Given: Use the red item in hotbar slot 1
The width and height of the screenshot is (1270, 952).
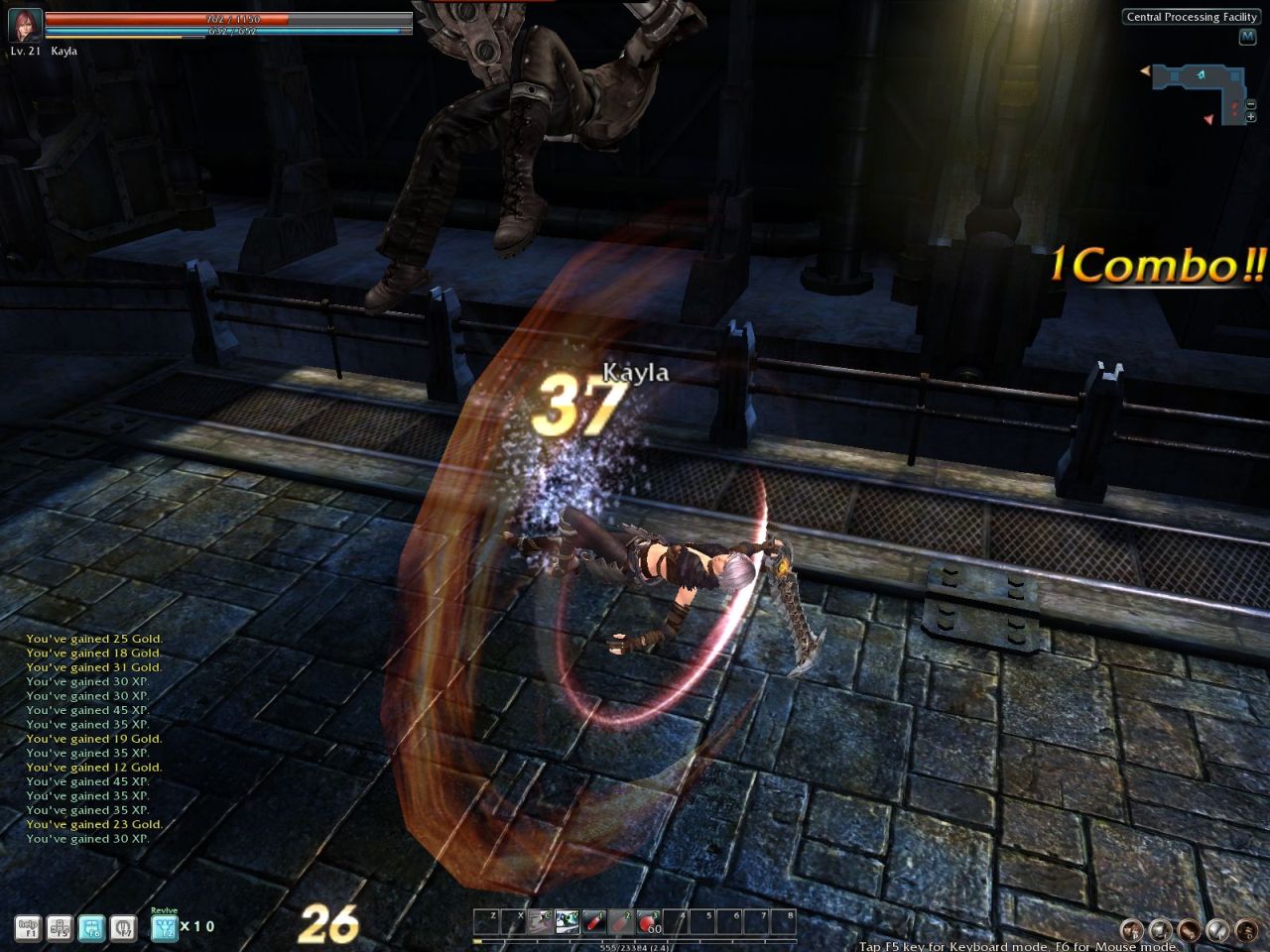Looking at the screenshot, I should pos(594,922).
